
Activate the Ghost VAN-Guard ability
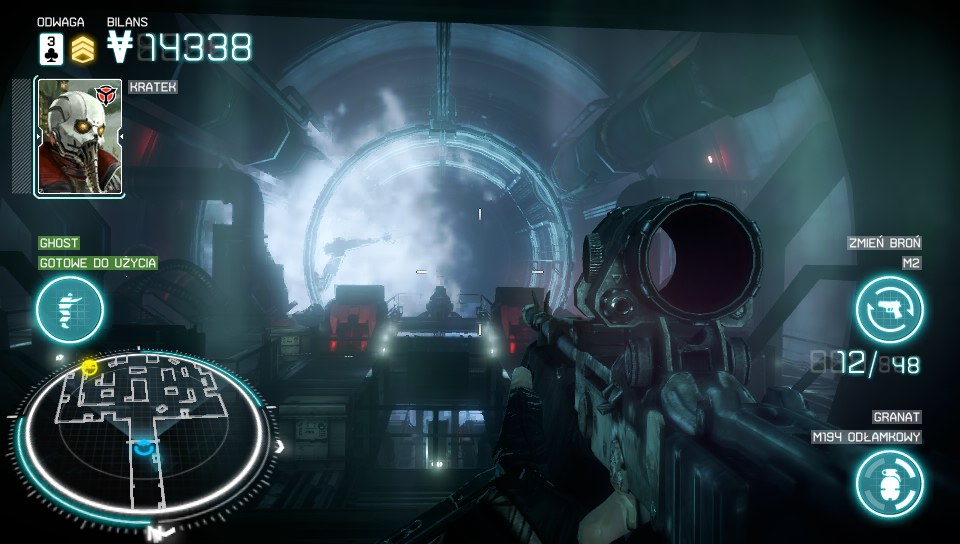pos(70,308)
